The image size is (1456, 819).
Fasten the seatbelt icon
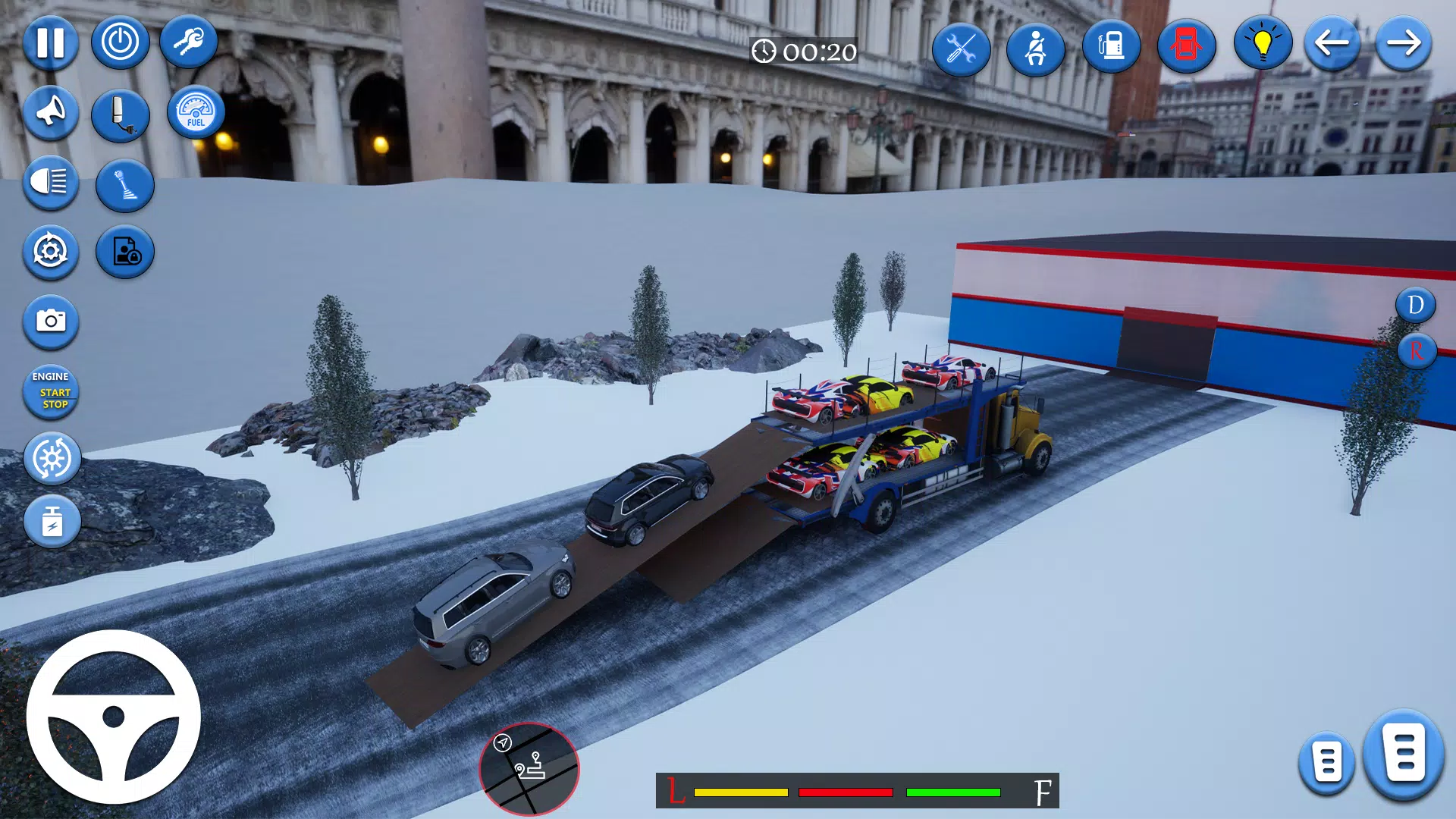[x=1035, y=50]
